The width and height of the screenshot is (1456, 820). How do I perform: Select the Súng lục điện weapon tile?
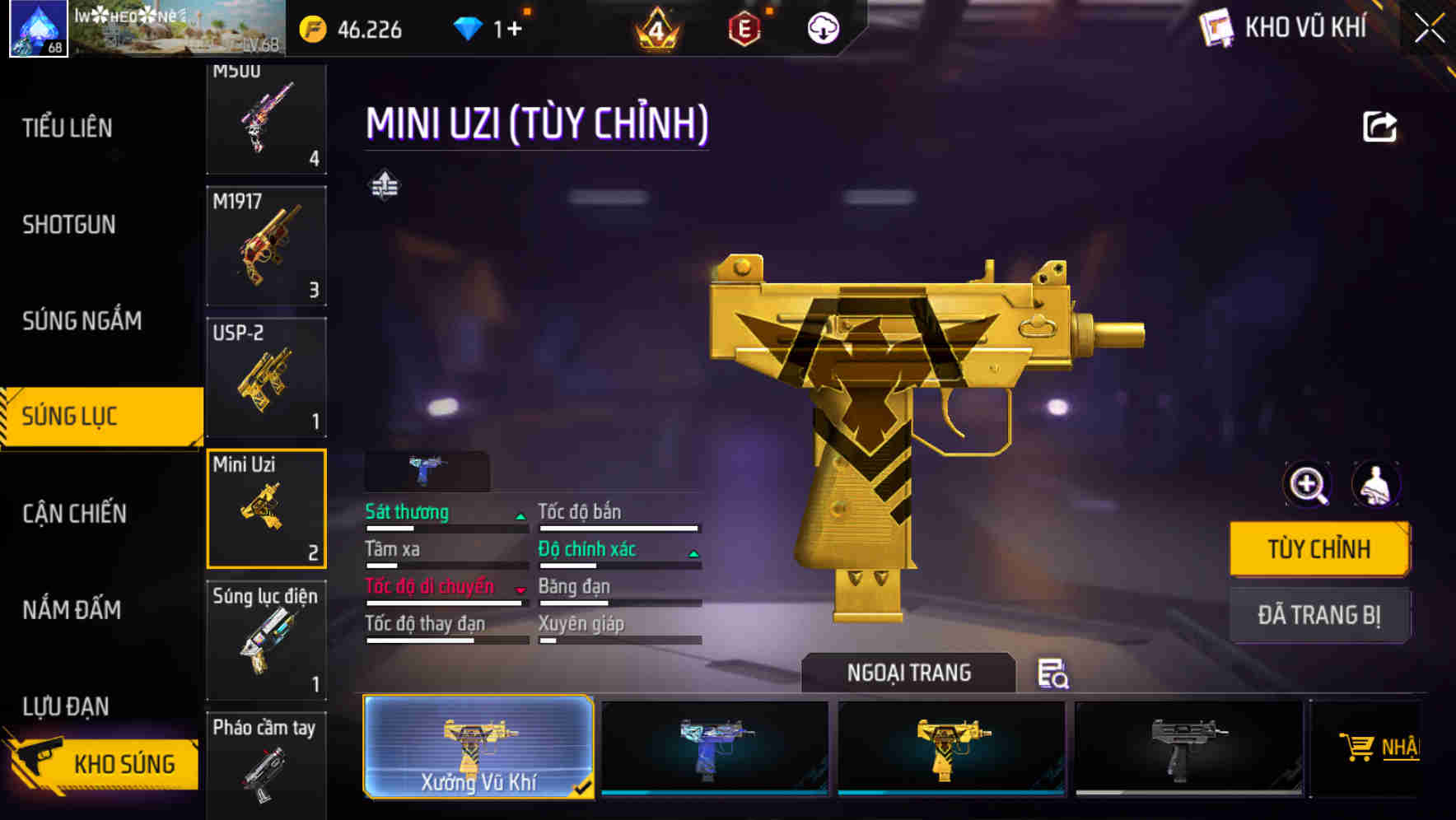click(266, 641)
